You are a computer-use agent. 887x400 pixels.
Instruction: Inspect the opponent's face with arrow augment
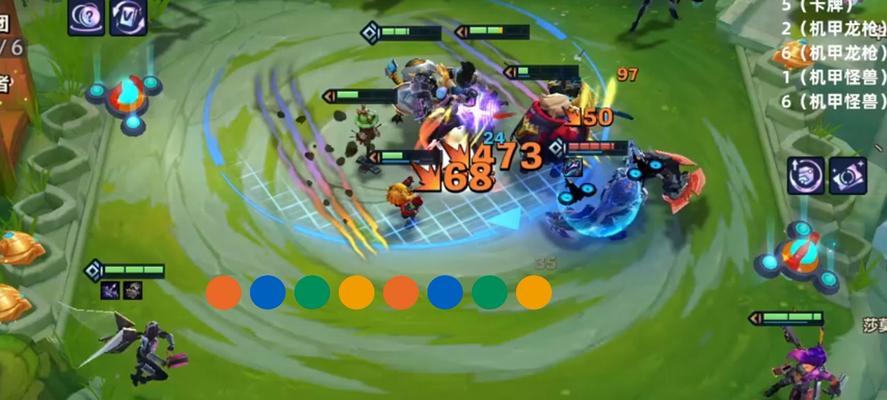pos(805,174)
